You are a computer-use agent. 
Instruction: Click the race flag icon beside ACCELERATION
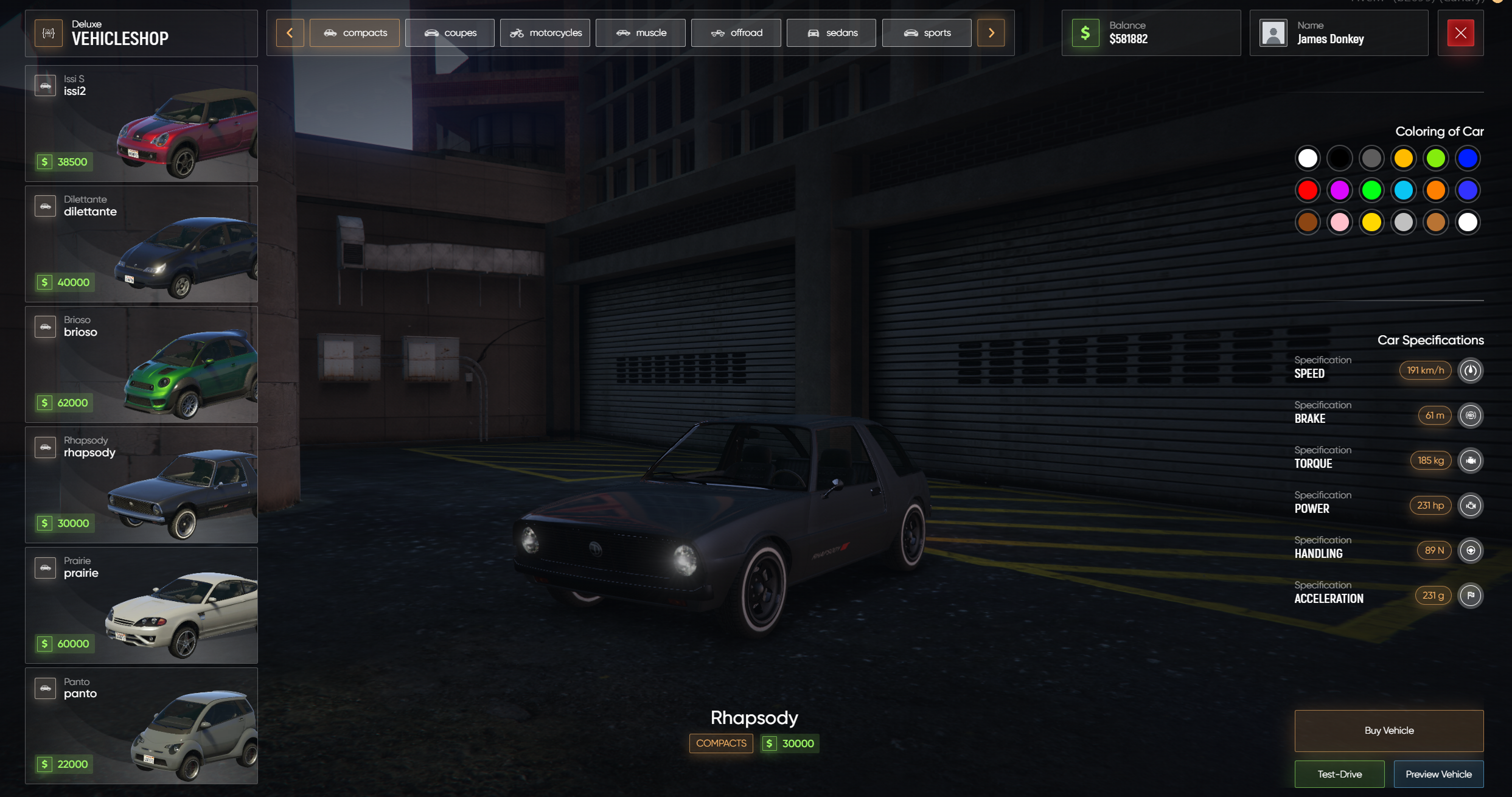pyautogui.click(x=1471, y=596)
